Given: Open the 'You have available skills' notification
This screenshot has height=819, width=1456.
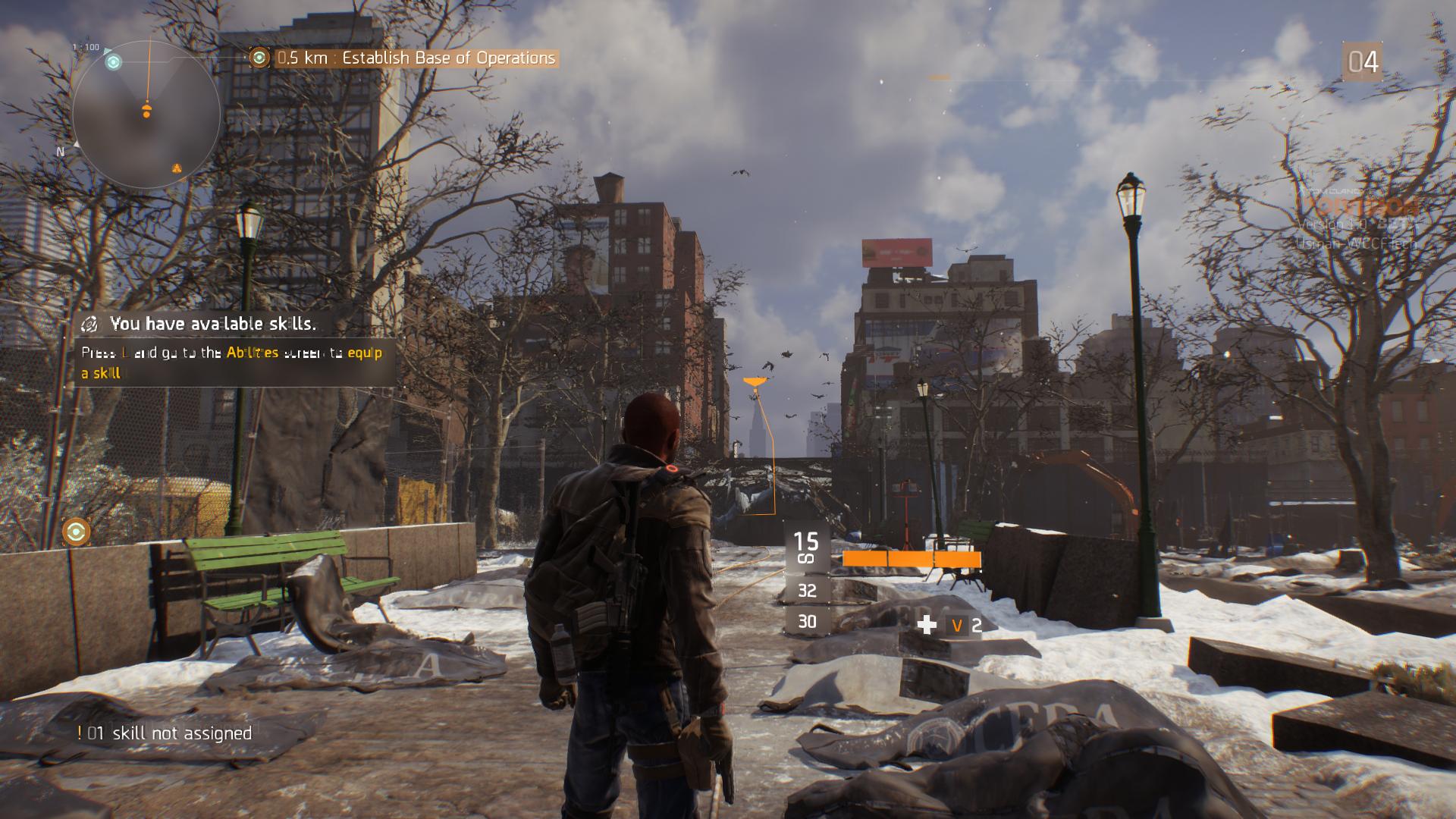Looking at the screenshot, I should click(212, 324).
